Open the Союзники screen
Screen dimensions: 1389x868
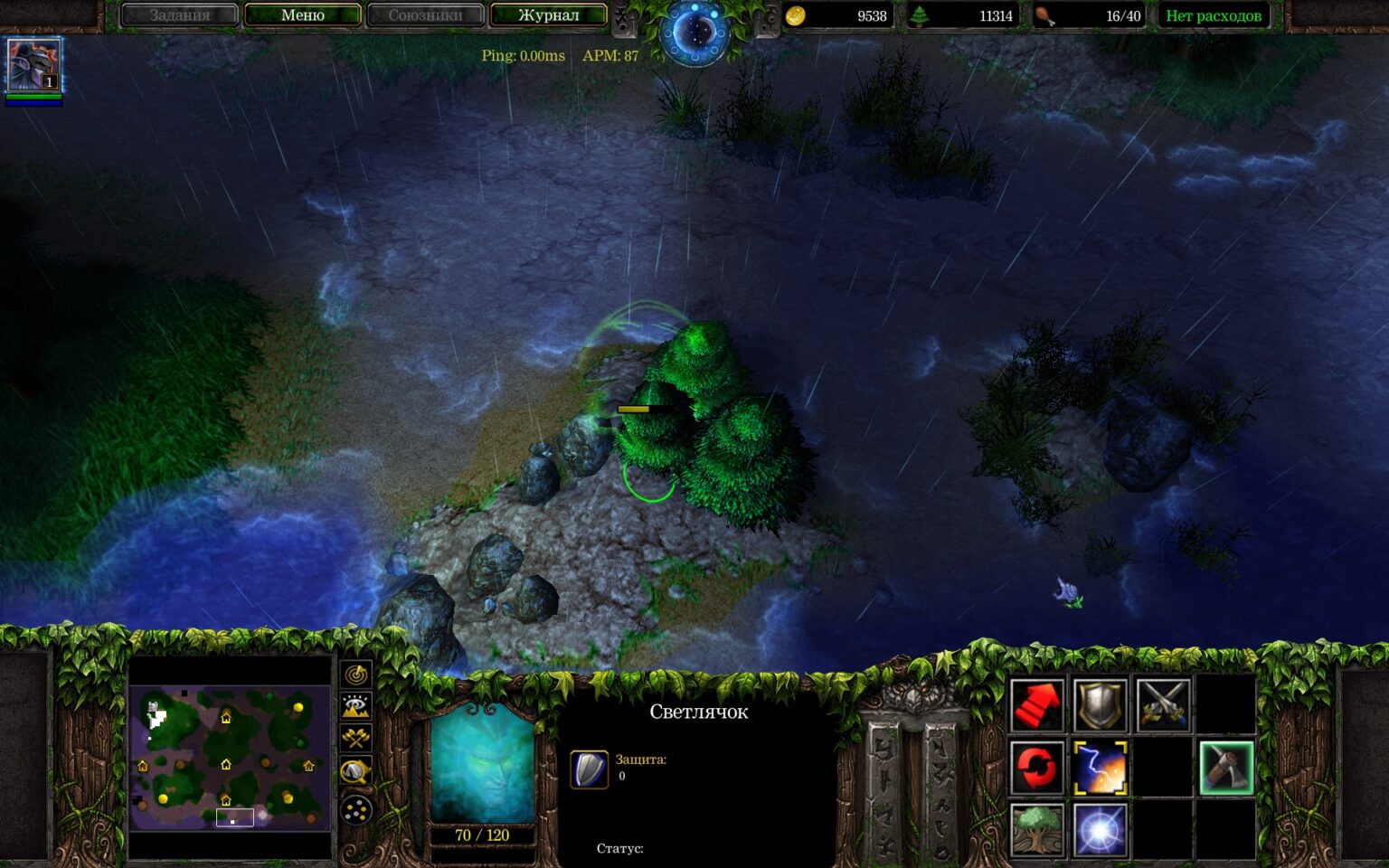pos(425,14)
